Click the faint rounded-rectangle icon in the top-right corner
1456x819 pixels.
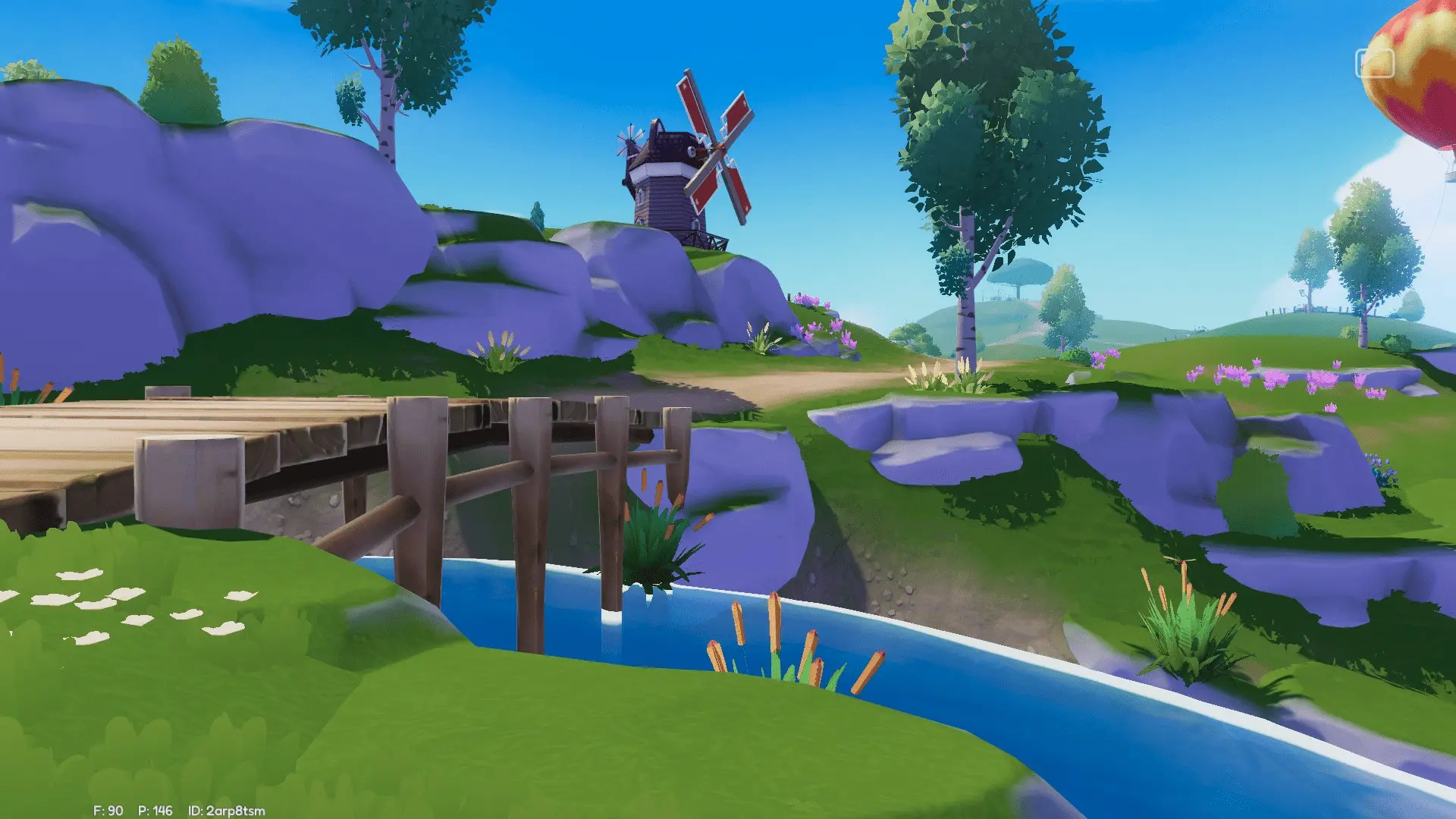(x=1374, y=64)
